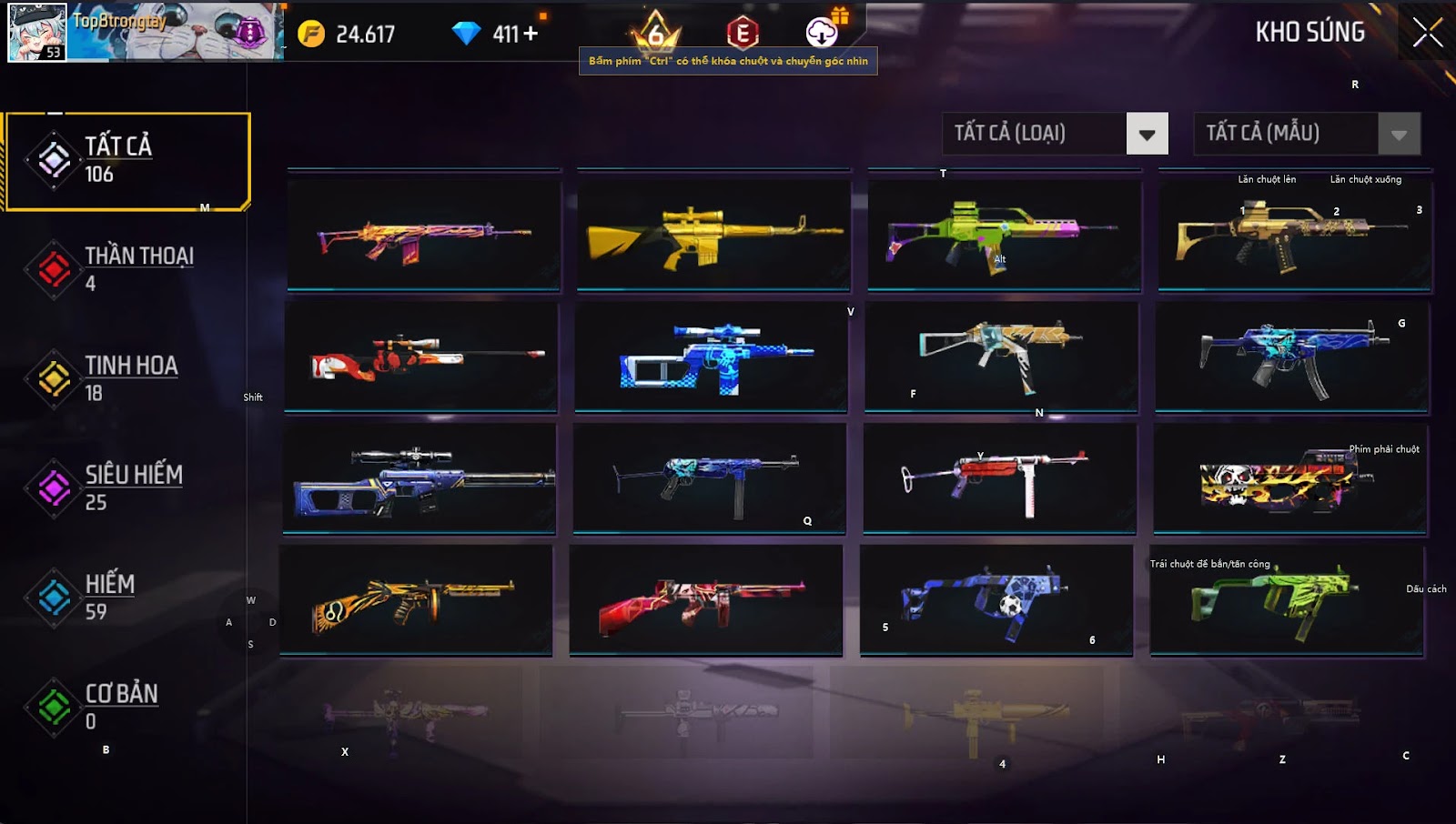Open the Tinh Hoa rarity tab

coord(127,378)
